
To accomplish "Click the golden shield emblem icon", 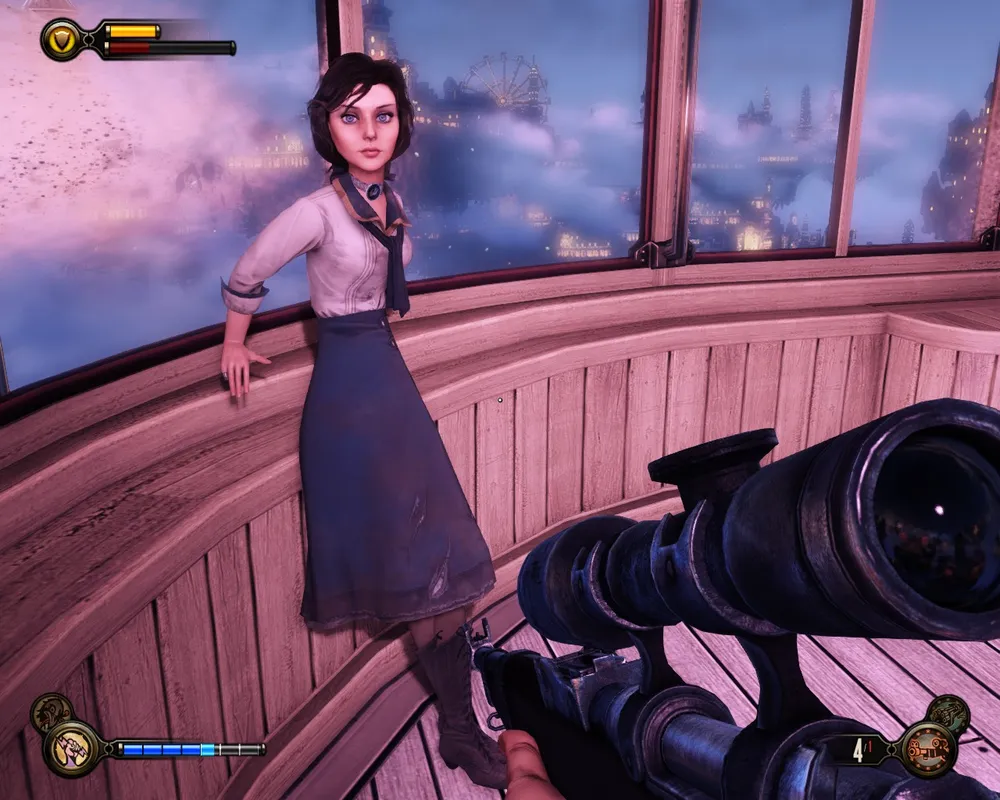I will point(62,38).
